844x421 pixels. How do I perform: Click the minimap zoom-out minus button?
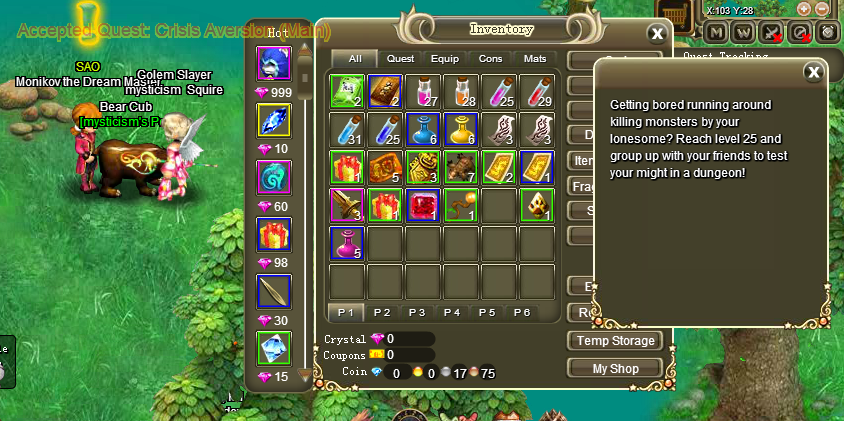point(822,9)
